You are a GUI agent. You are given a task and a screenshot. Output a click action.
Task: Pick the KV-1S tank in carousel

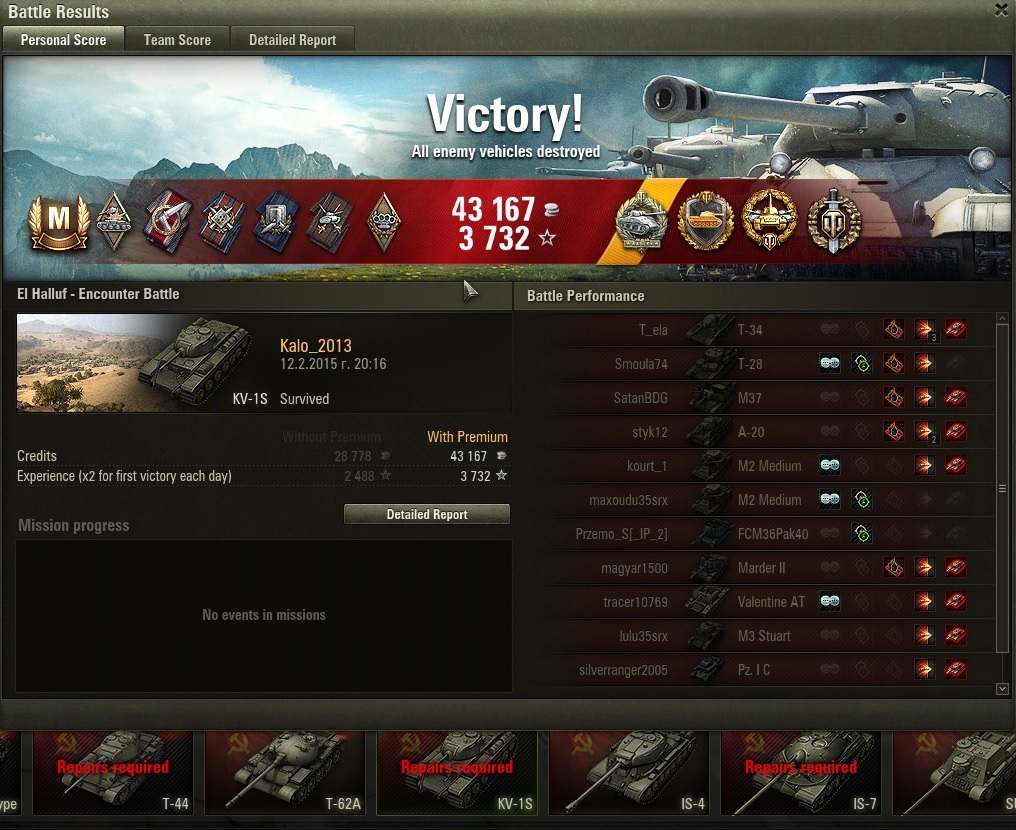(457, 772)
